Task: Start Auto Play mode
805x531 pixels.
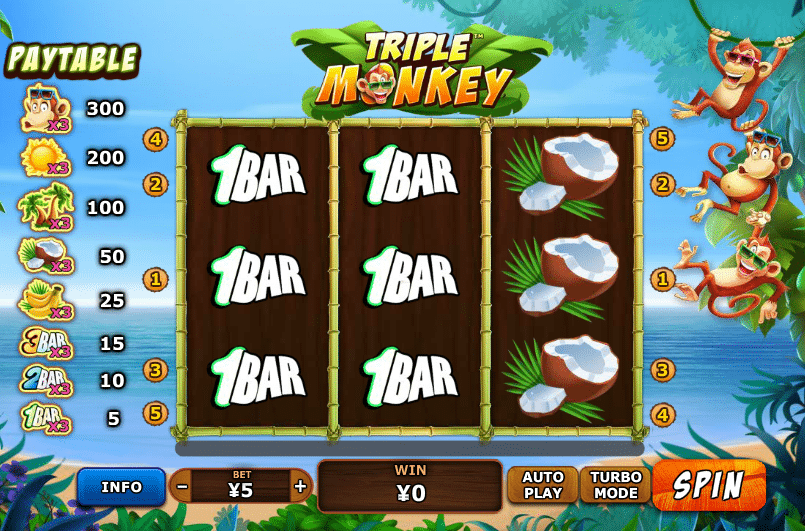Action: (x=543, y=486)
